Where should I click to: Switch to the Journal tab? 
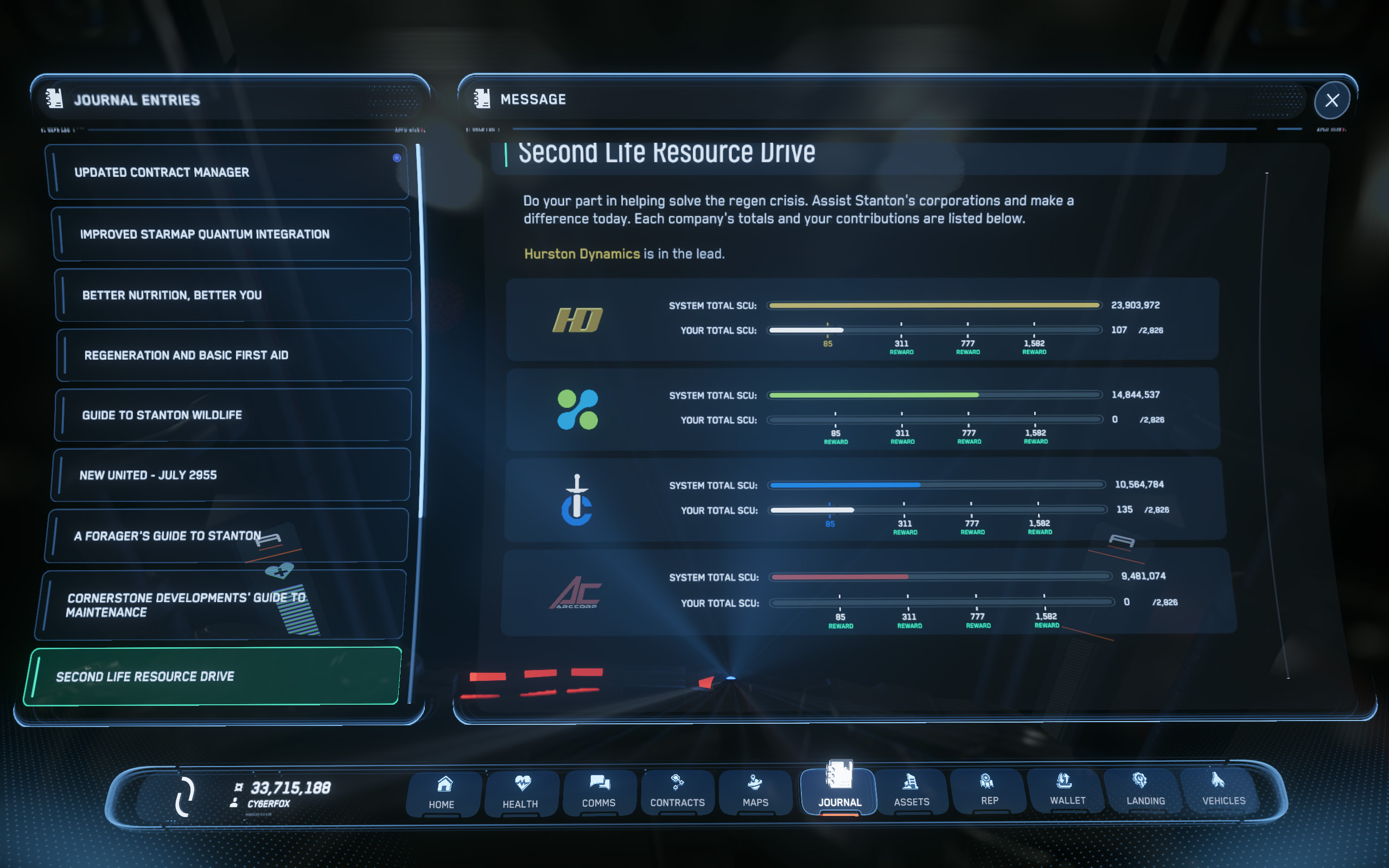(838, 794)
